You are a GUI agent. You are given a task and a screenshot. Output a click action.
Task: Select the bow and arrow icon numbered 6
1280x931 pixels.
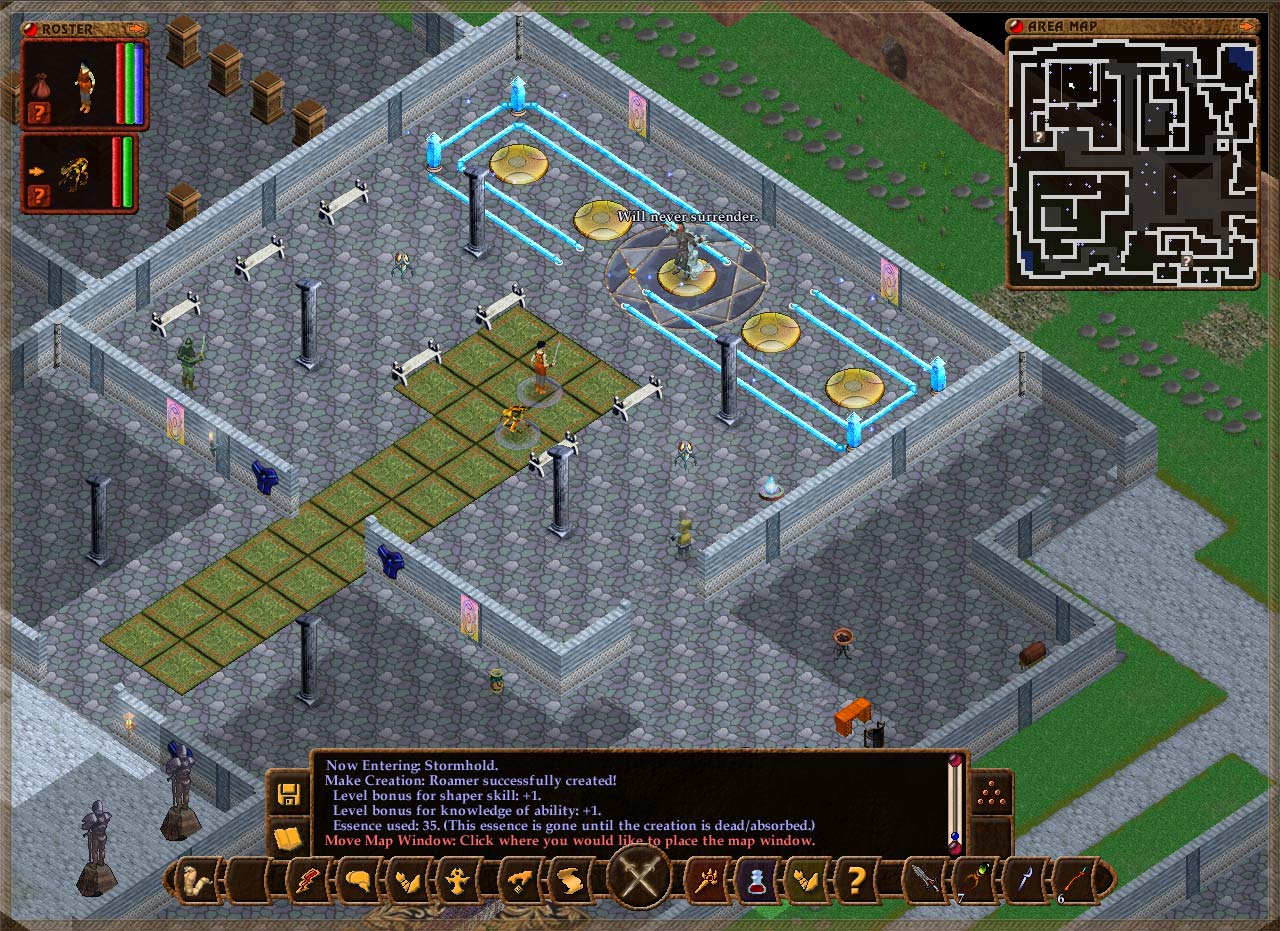click(x=1072, y=880)
